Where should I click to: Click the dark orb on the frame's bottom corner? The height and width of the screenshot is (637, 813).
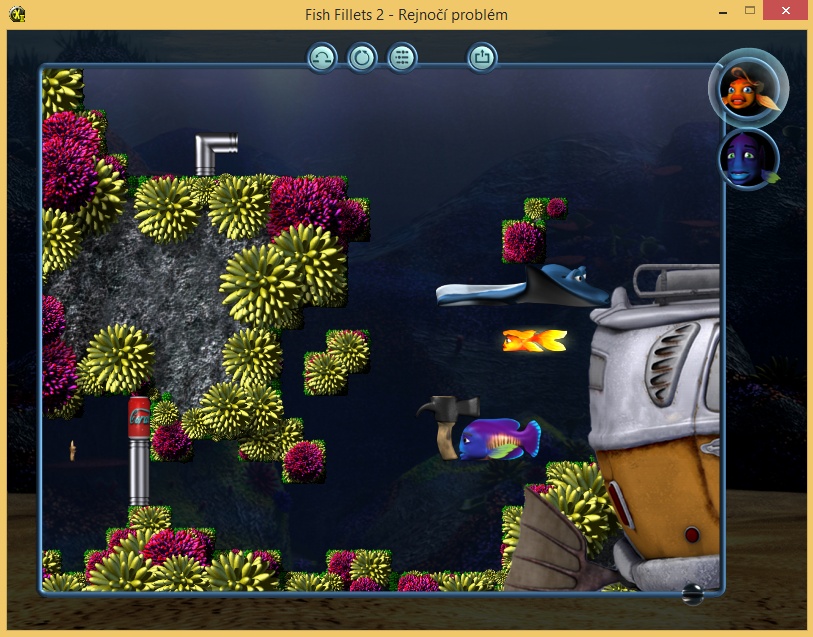point(692,594)
